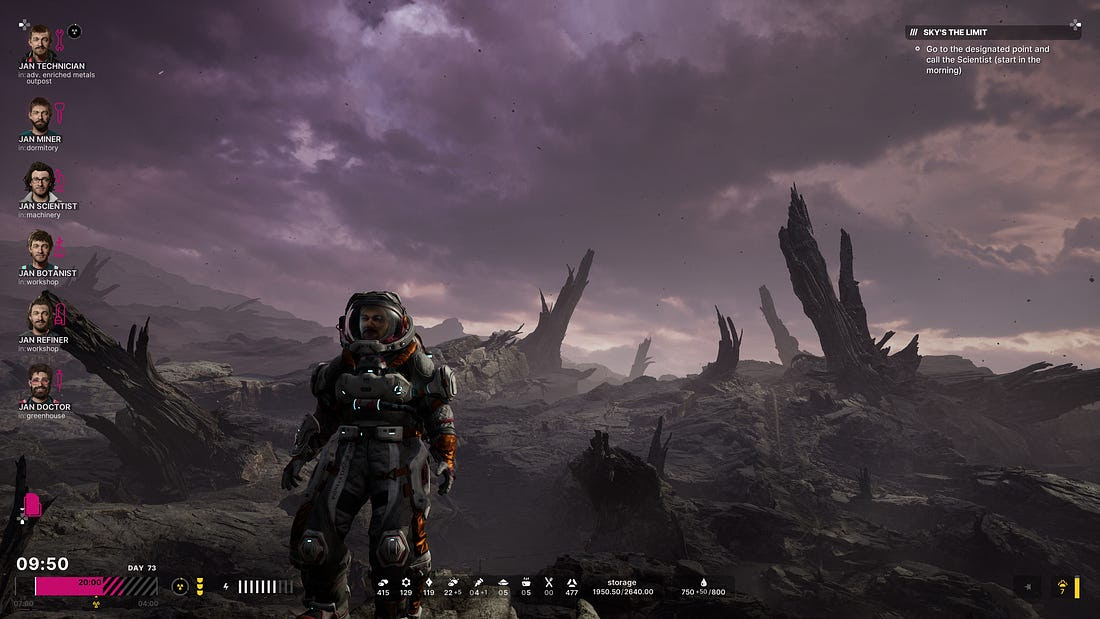Click the circular radiation indicator near the timeline

(x=180, y=587)
